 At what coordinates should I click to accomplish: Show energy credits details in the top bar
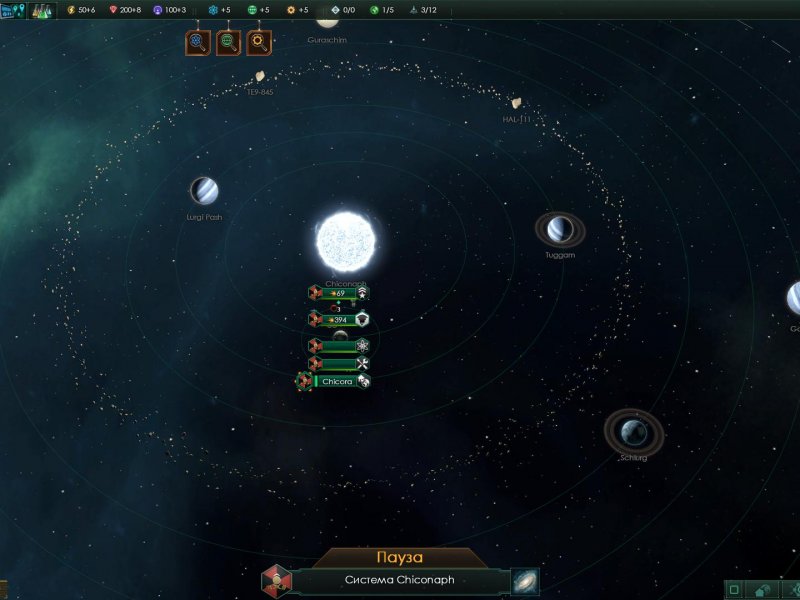click(x=81, y=10)
